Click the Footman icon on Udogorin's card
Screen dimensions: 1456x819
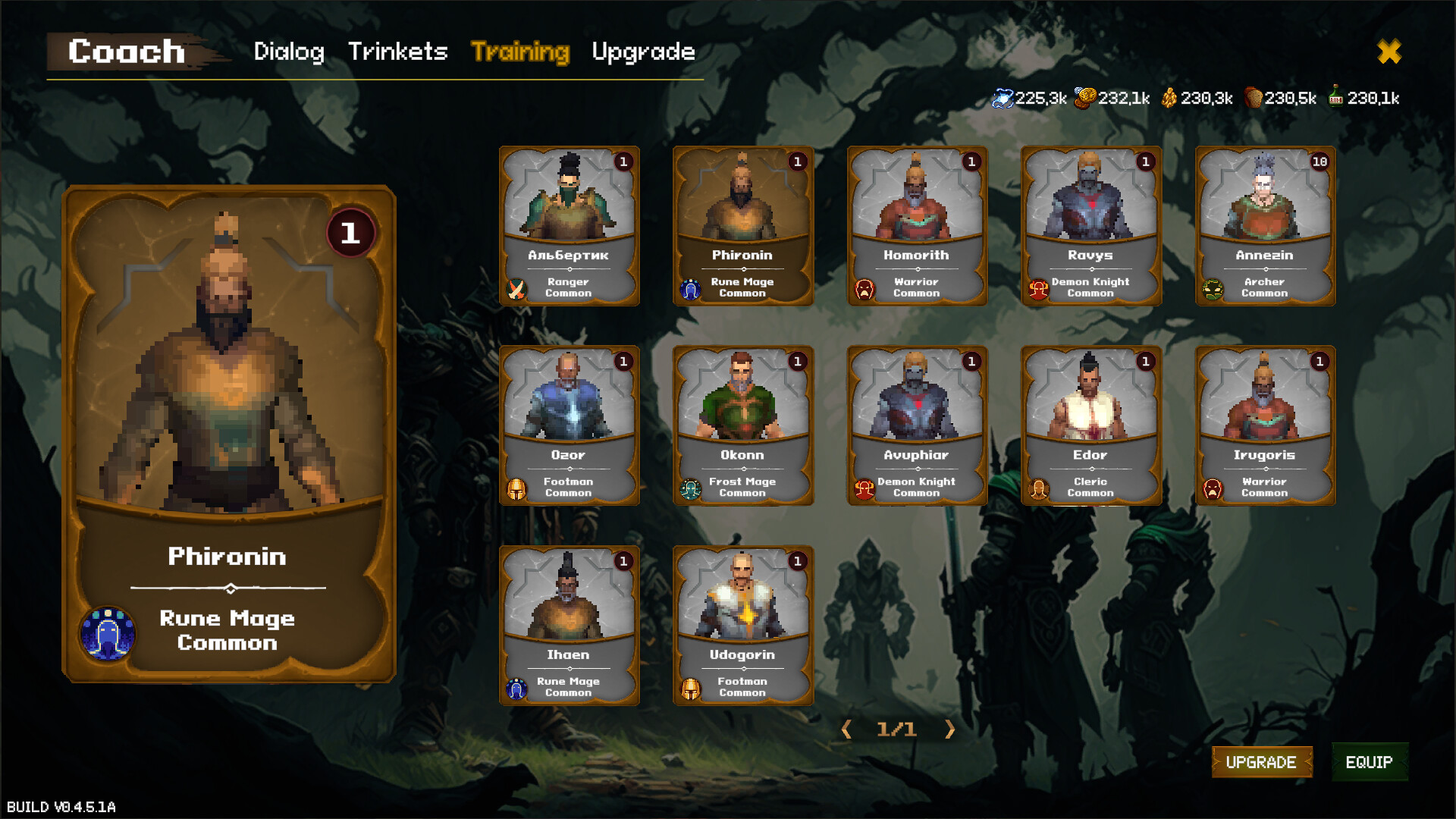pyautogui.click(x=690, y=688)
